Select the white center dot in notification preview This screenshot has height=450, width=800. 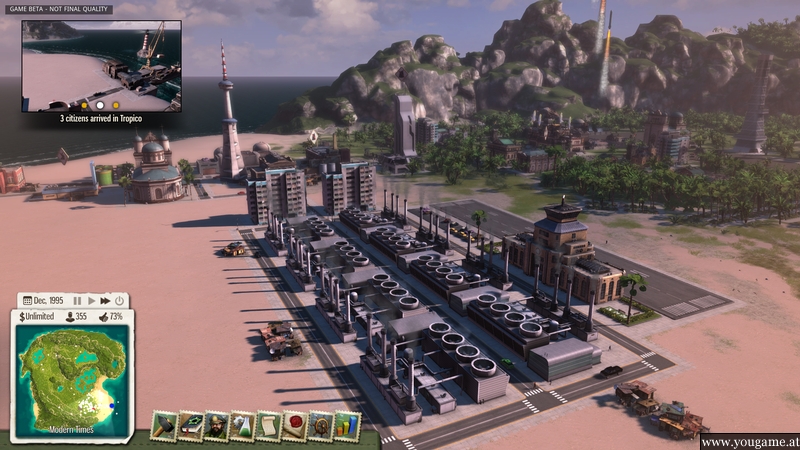point(100,104)
